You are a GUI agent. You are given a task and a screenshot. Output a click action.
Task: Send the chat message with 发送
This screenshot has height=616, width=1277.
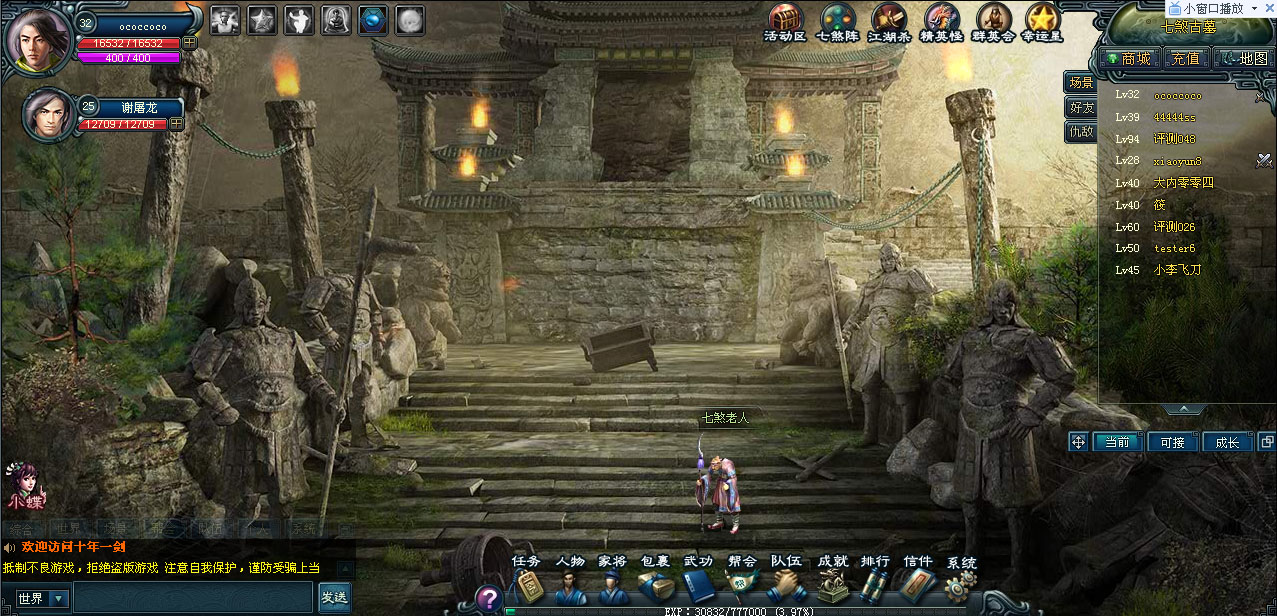click(x=334, y=598)
